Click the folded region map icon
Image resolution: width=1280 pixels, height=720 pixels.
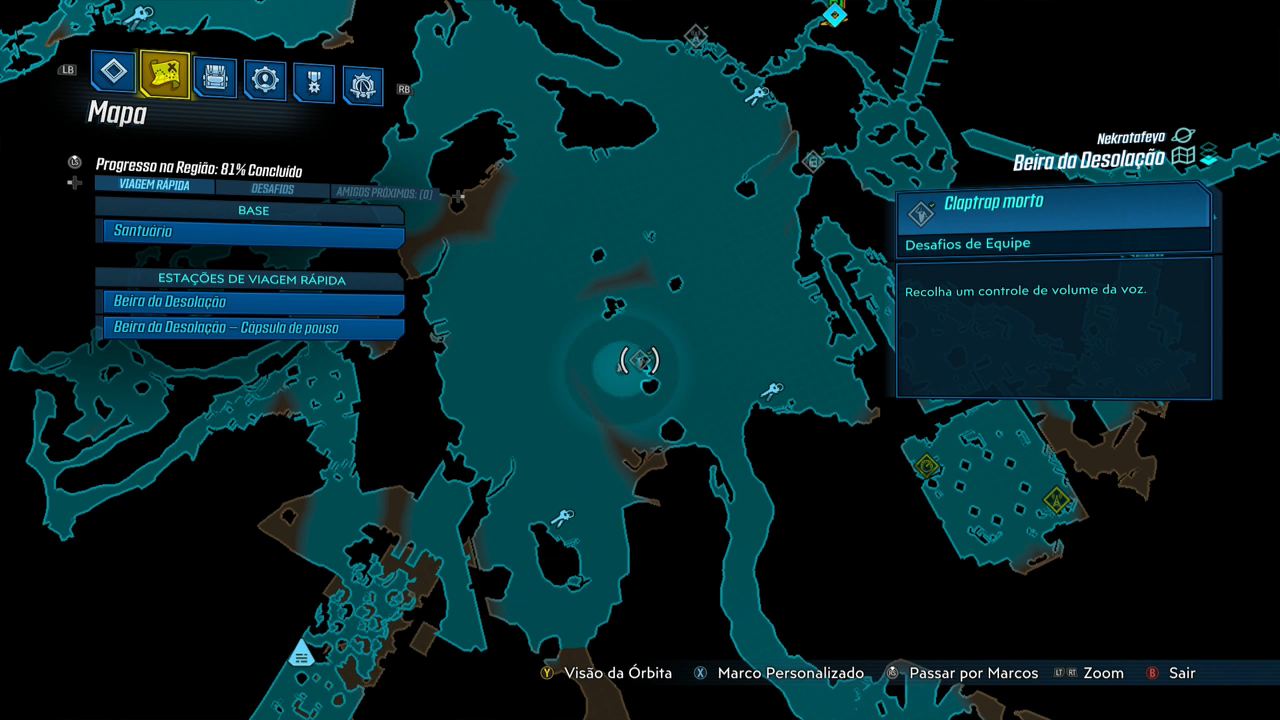pos(1184,157)
